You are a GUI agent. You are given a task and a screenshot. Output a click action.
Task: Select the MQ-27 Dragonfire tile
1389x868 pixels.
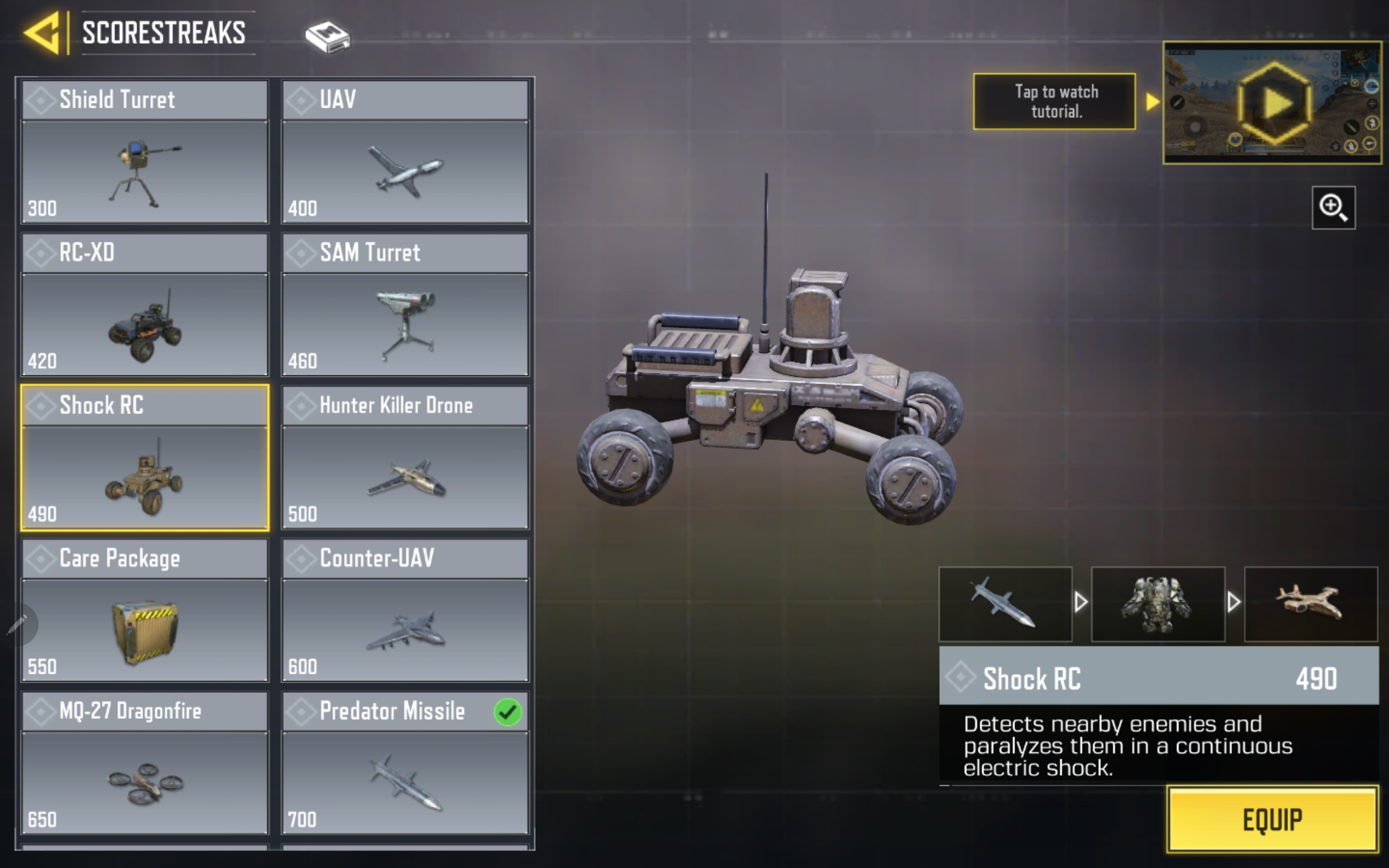point(145,763)
